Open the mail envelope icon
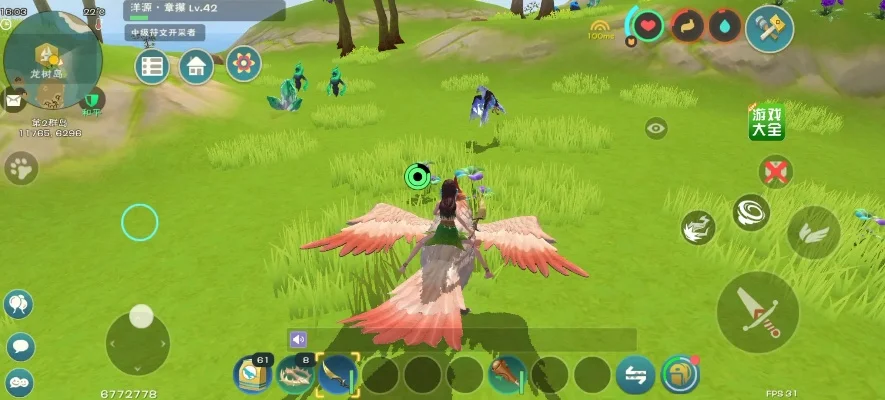 (14, 100)
